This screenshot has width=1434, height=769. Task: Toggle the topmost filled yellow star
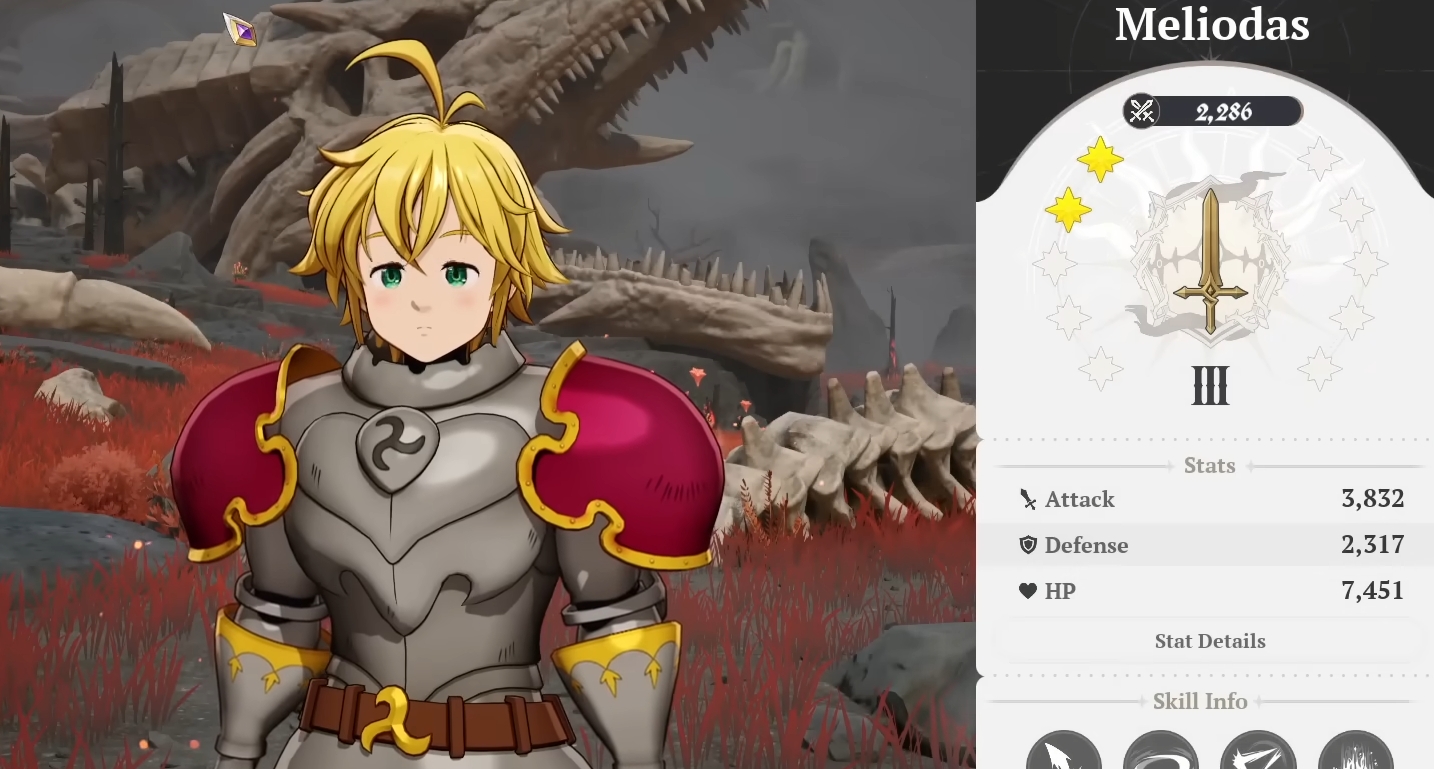point(1101,159)
